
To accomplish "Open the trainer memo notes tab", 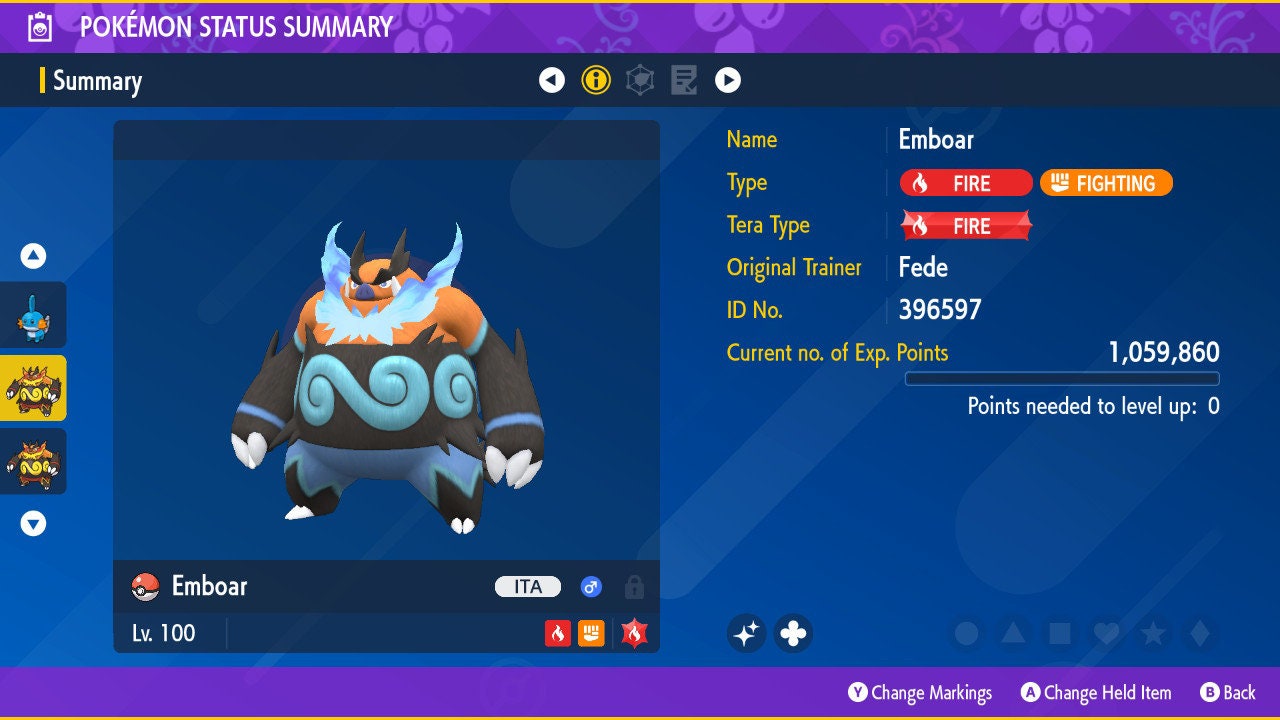I will [x=684, y=80].
